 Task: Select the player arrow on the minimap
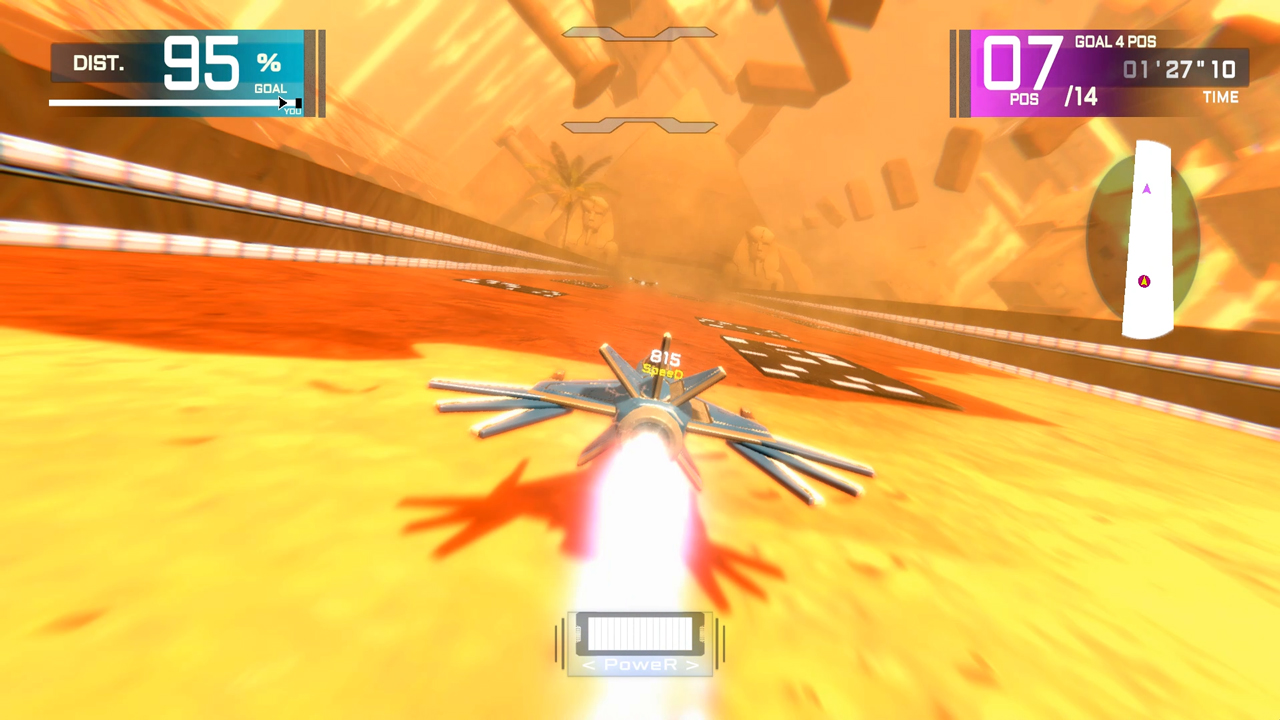pos(1145,281)
